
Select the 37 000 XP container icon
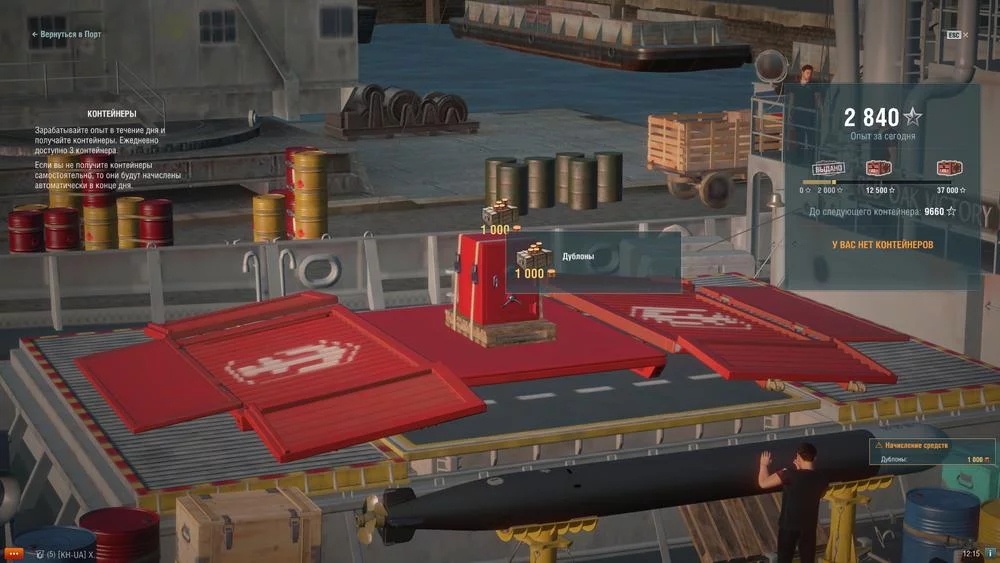(949, 168)
